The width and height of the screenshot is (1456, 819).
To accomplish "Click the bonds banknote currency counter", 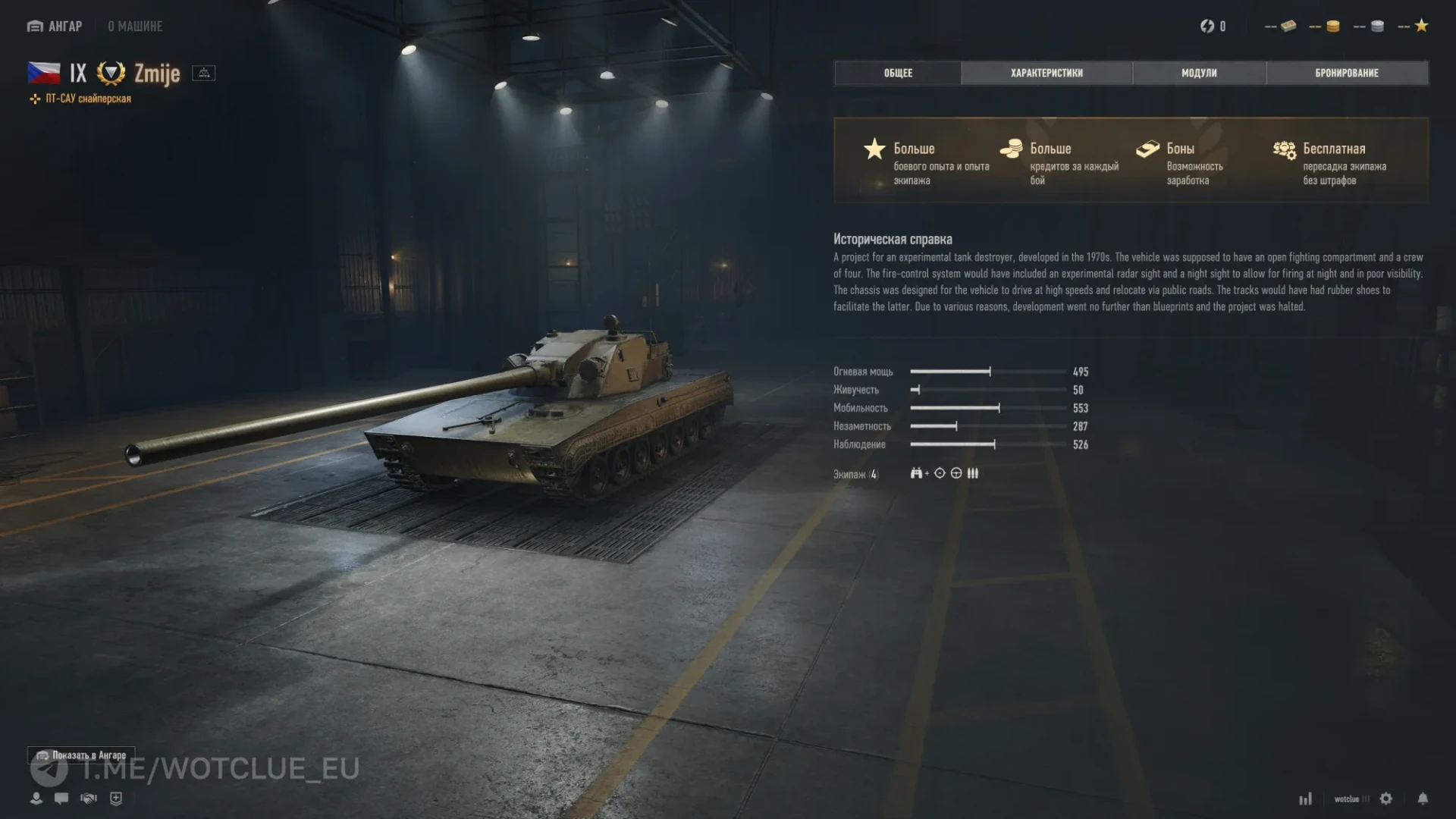I will [x=1281, y=27].
